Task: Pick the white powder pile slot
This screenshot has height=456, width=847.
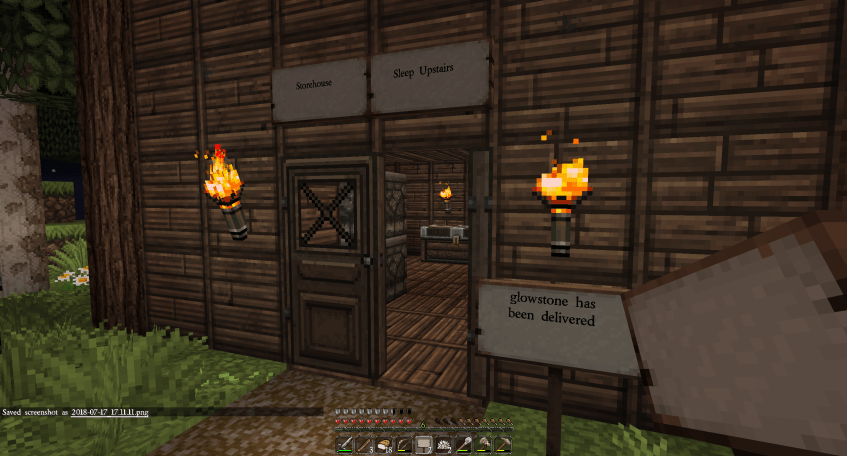Action: pyautogui.click(x=444, y=444)
